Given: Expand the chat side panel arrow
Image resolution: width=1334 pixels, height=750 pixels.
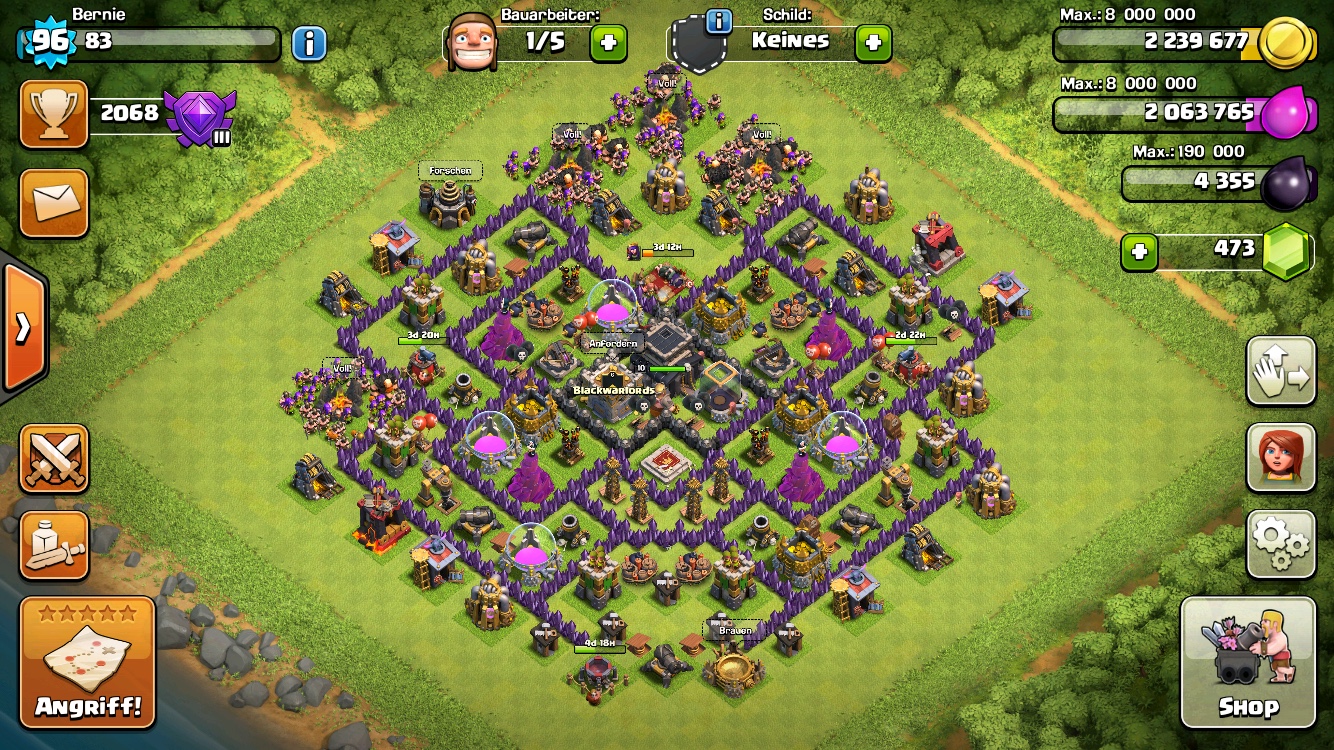Looking at the screenshot, I should coord(22,327).
